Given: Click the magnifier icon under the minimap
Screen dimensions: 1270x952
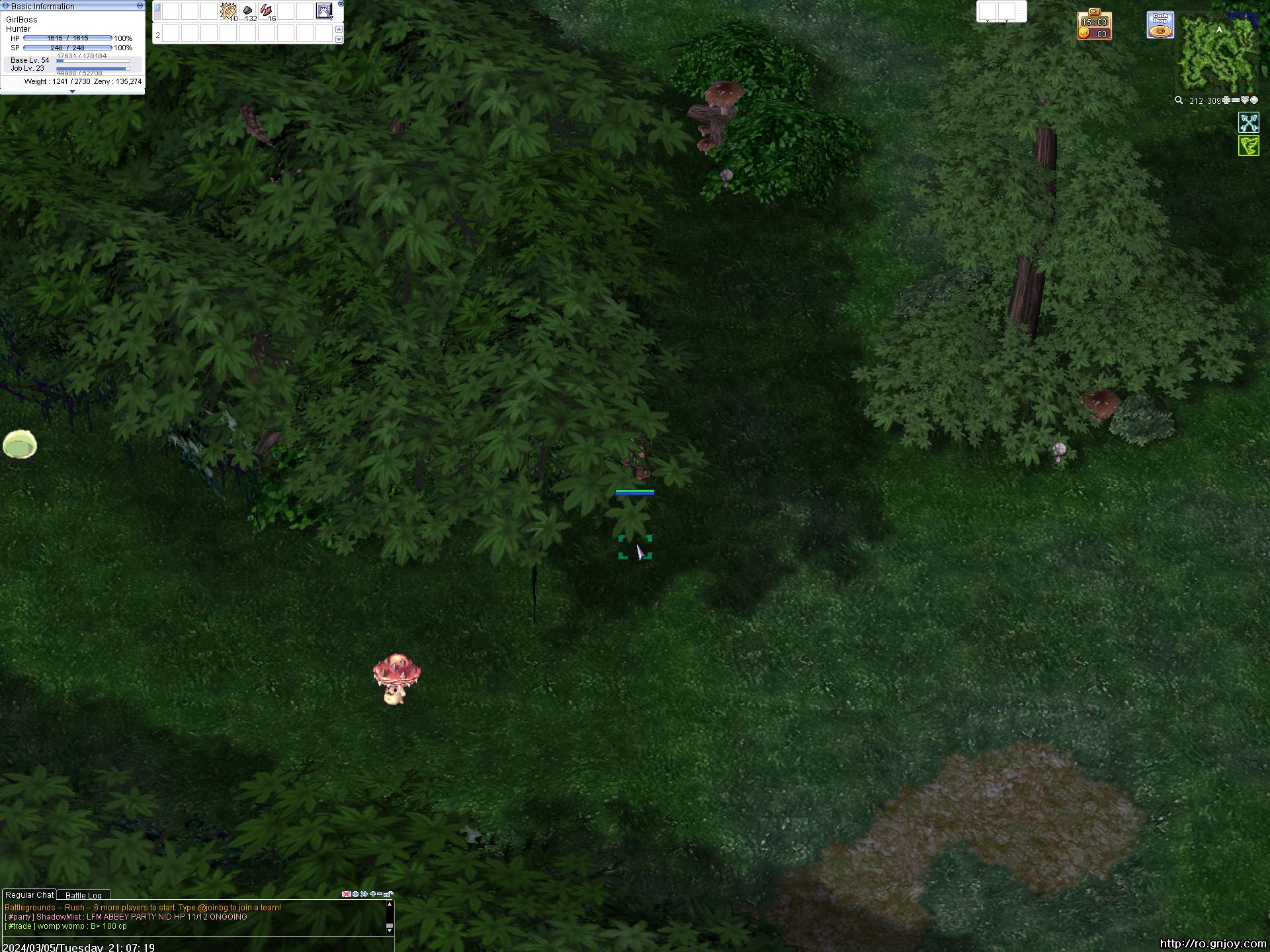Looking at the screenshot, I should point(1179,100).
